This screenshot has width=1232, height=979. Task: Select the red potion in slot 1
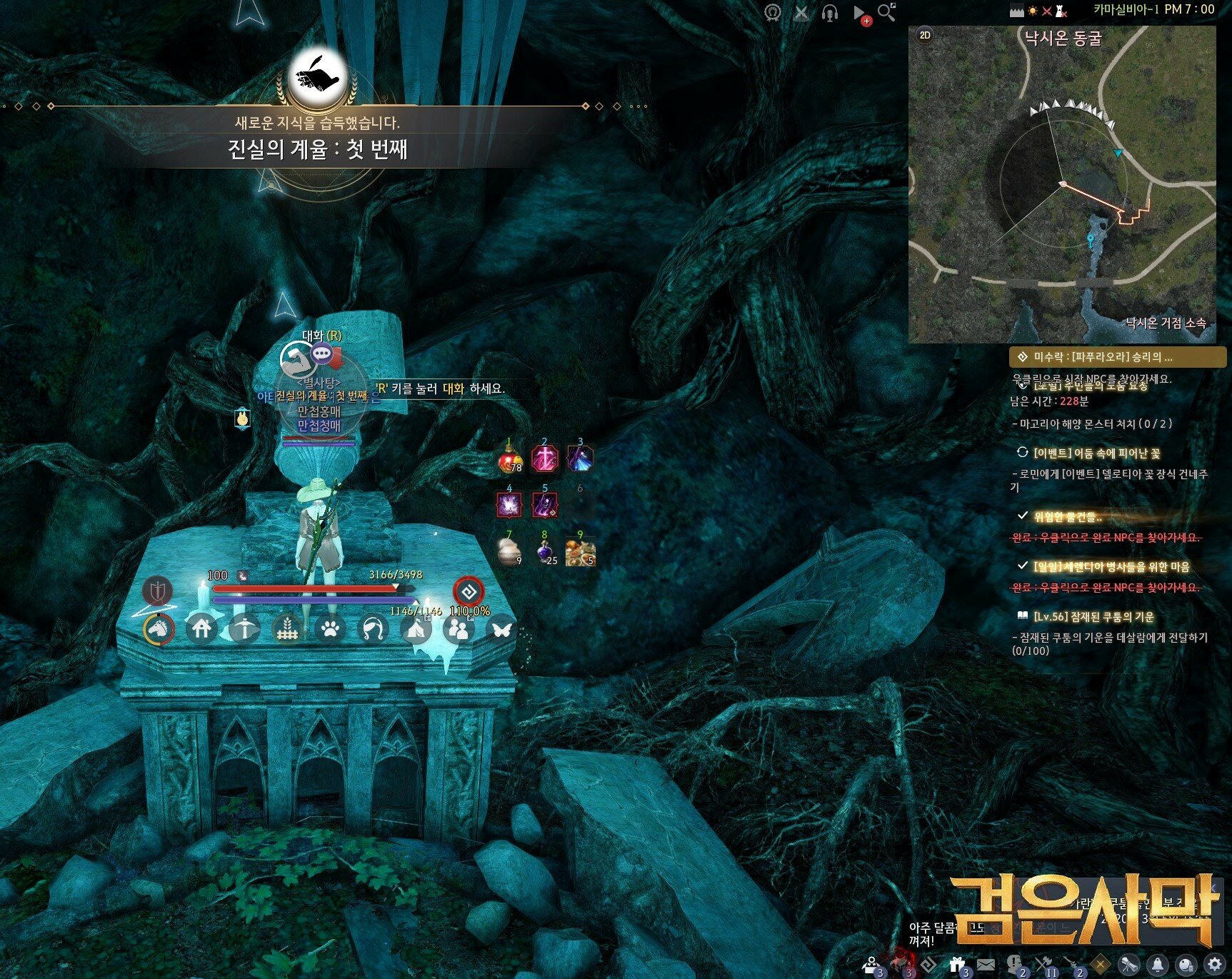coord(509,459)
